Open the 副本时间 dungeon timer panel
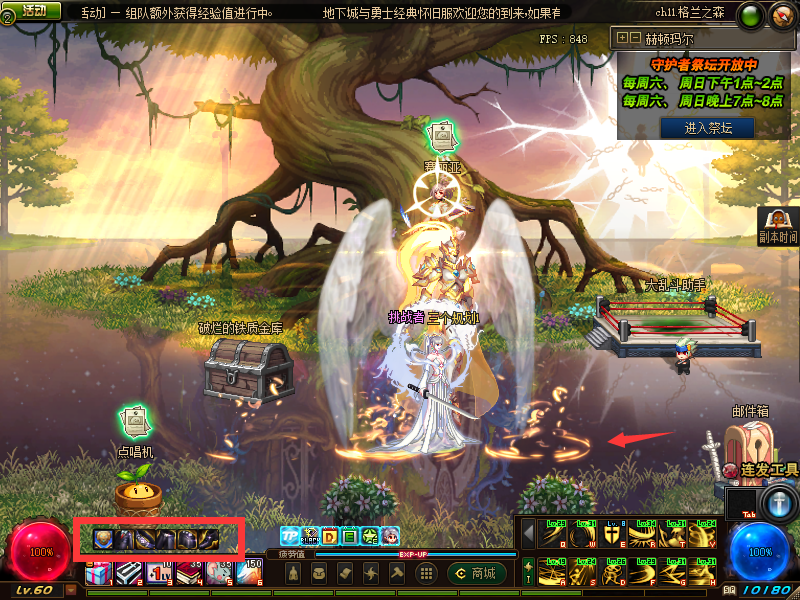800x600 pixels. [x=778, y=226]
